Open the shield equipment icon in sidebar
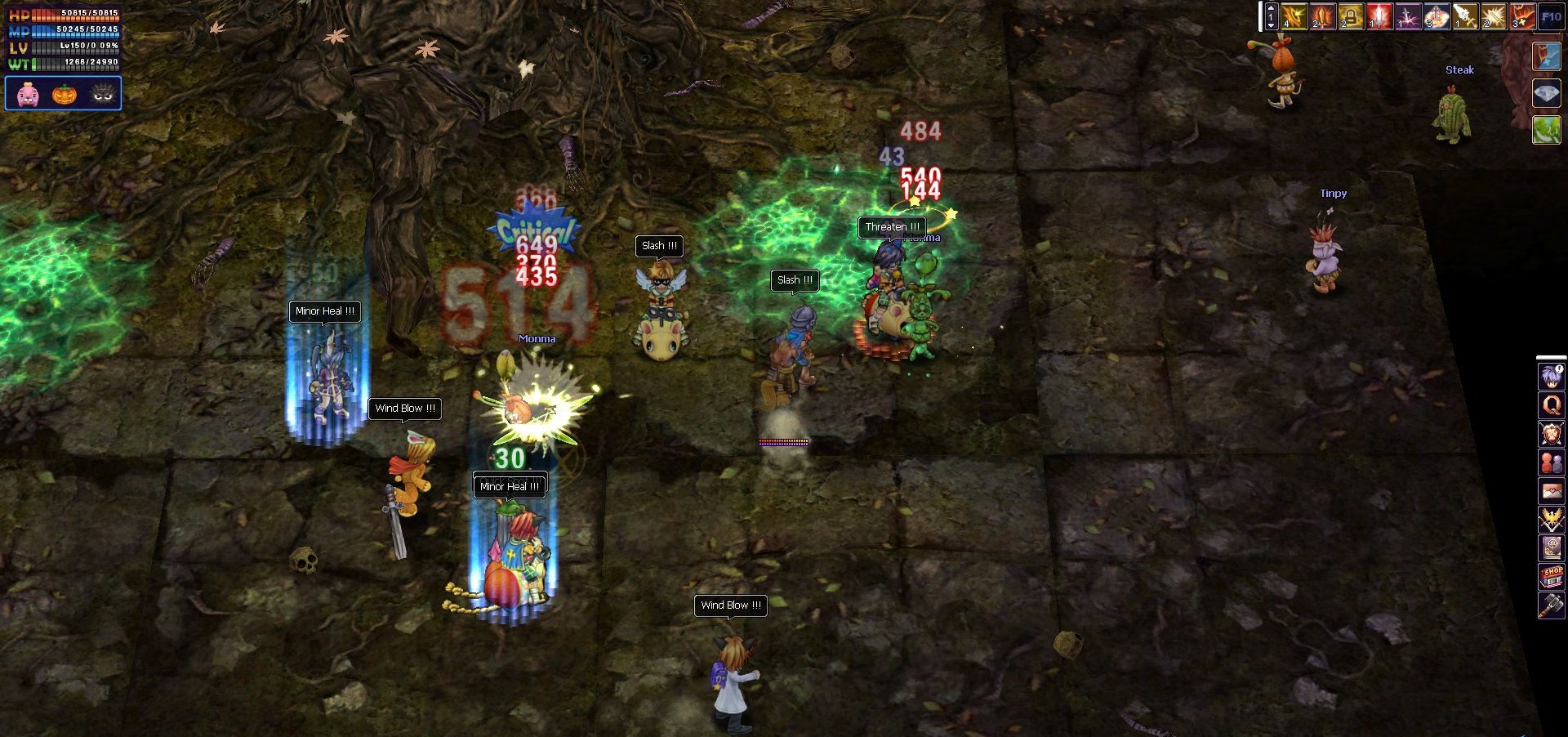 pos(1549,431)
